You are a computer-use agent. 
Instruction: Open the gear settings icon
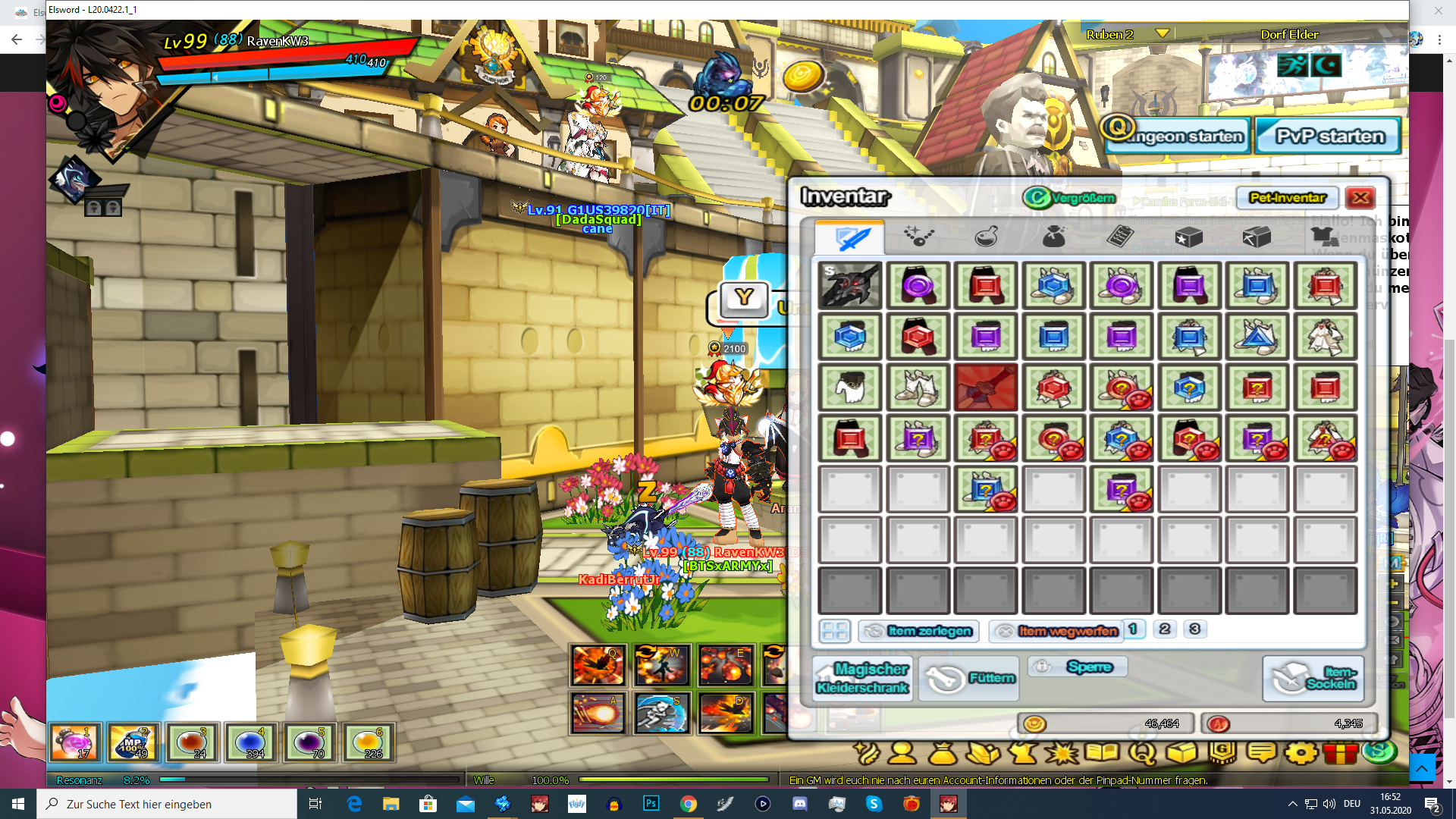1301,753
